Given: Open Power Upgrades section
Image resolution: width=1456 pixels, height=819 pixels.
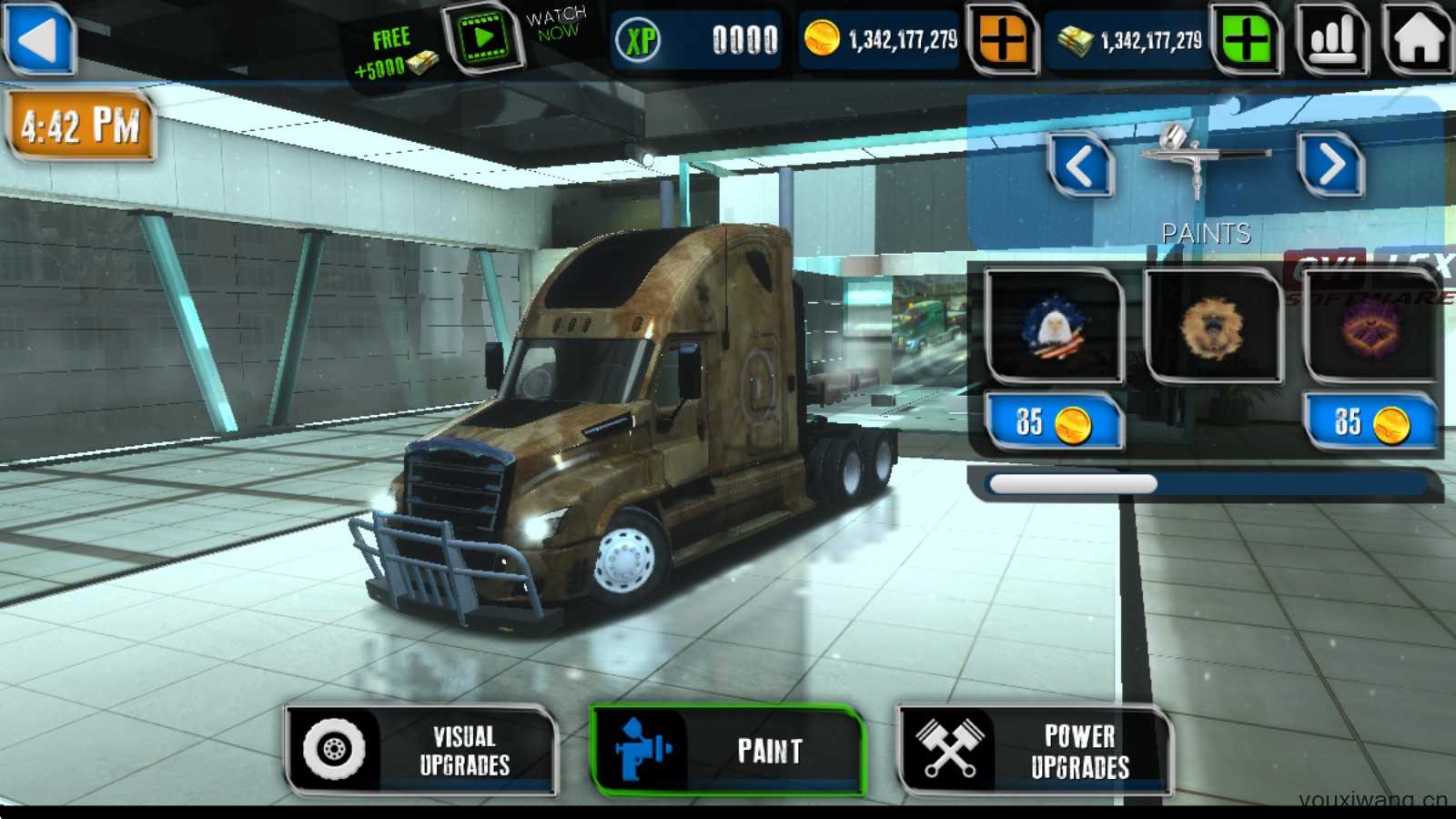Looking at the screenshot, I should pyautogui.click(x=1034, y=751).
